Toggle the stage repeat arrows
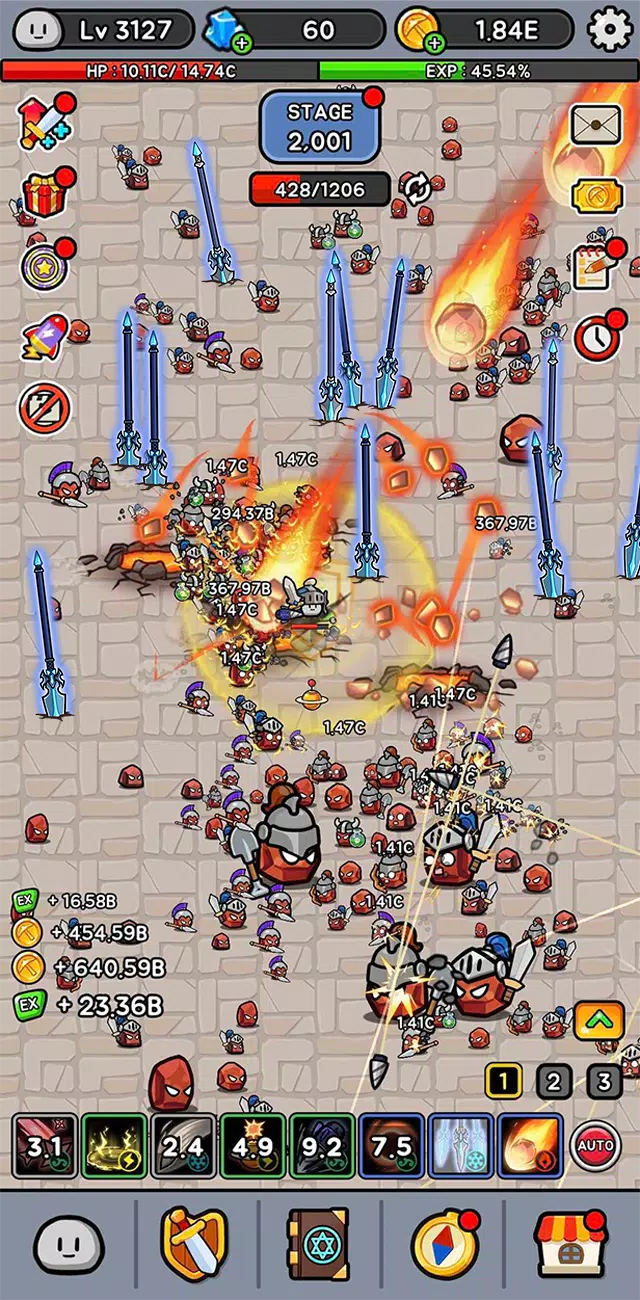This screenshot has height=1300, width=640. (x=417, y=188)
